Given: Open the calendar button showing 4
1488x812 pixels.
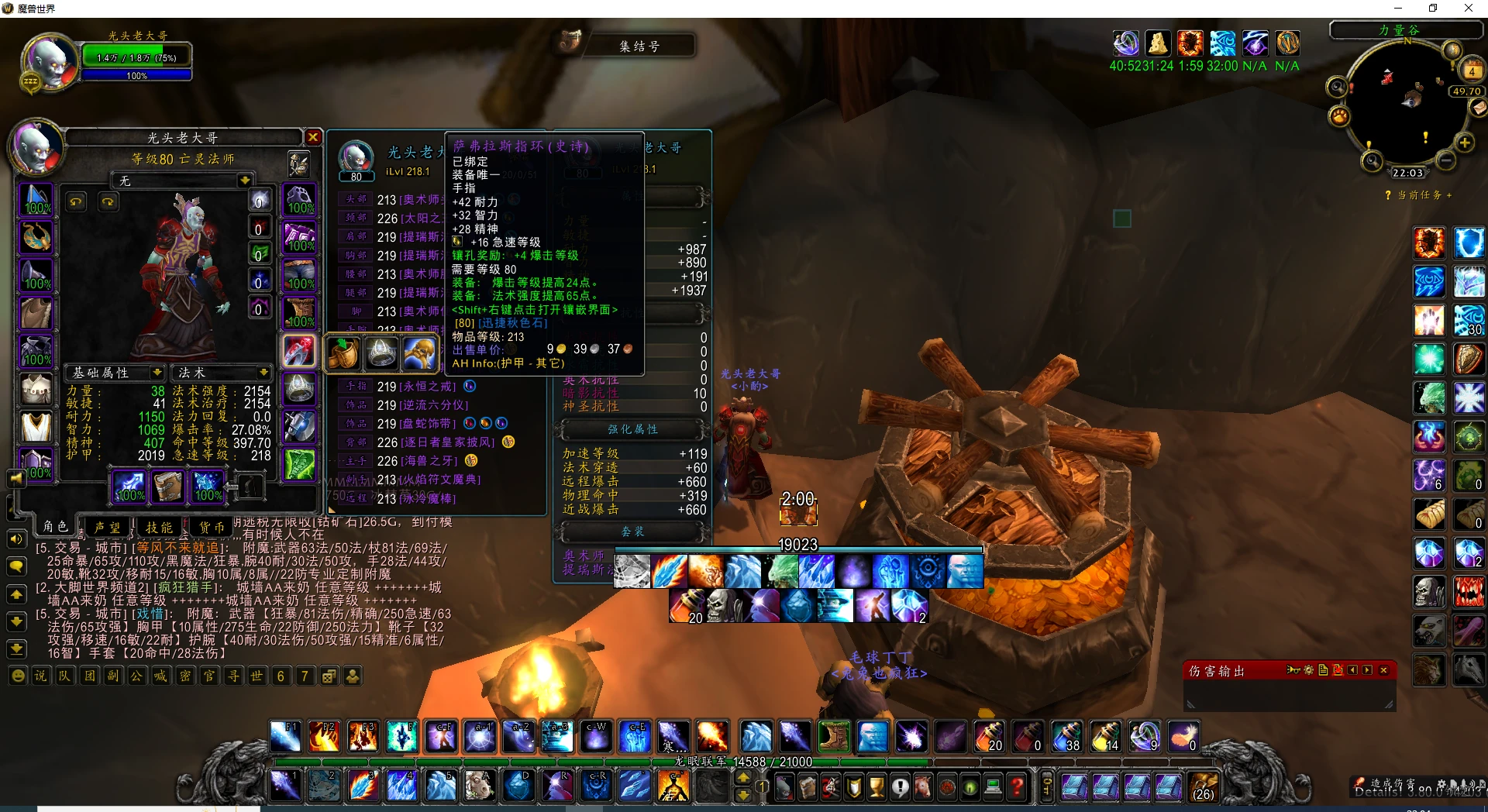Looking at the screenshot, I should (x=1472, y=71).
